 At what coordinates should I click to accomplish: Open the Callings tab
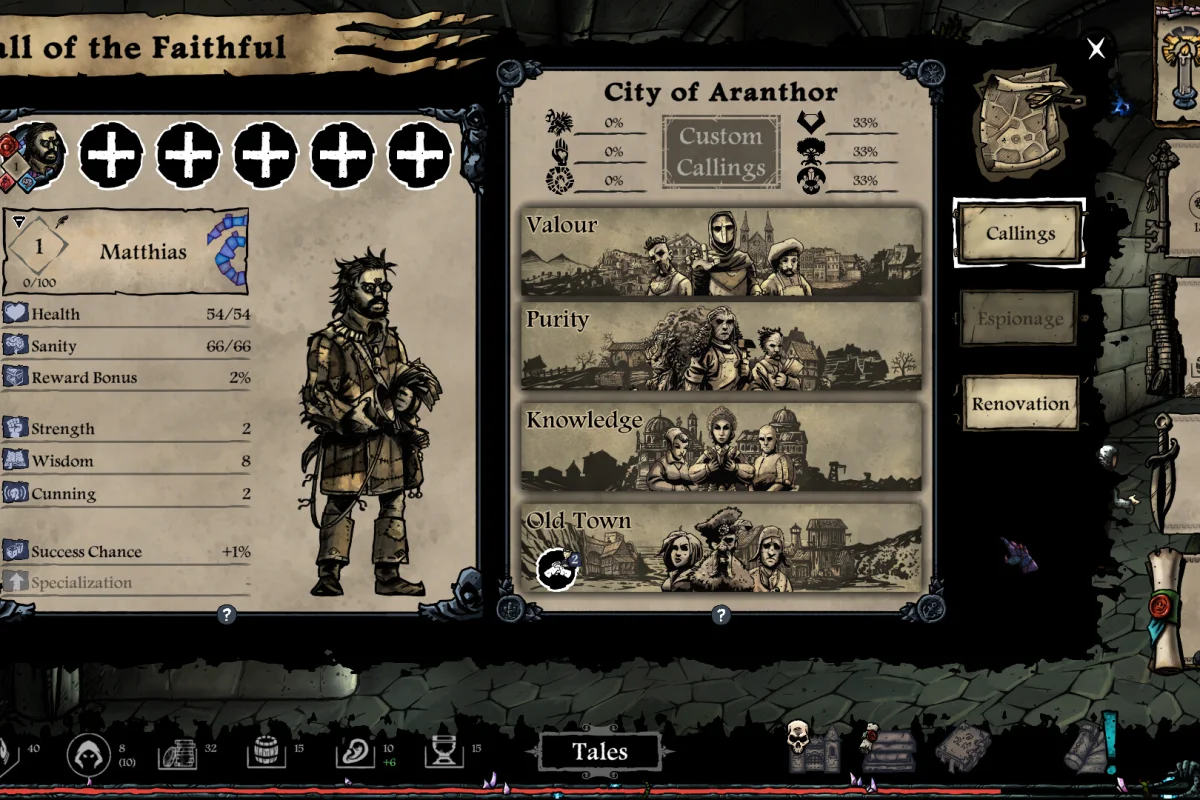pos(1020,234)
